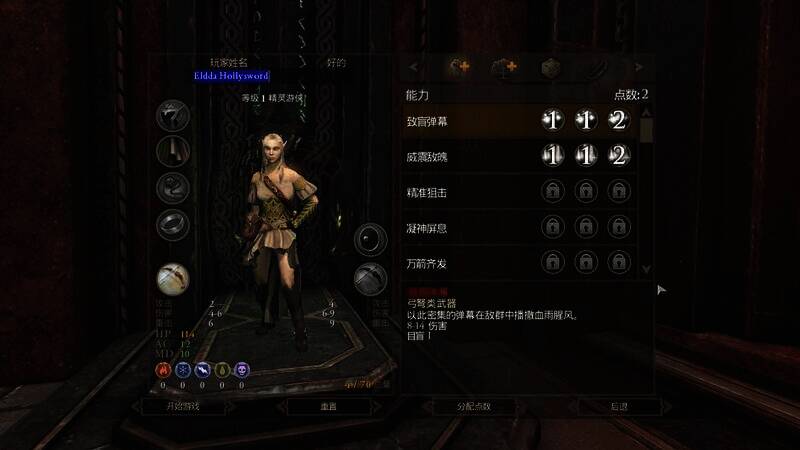800x450 pixels.
Task: Edit the player name field Eldda Hollysword
Action: (231, 76)
